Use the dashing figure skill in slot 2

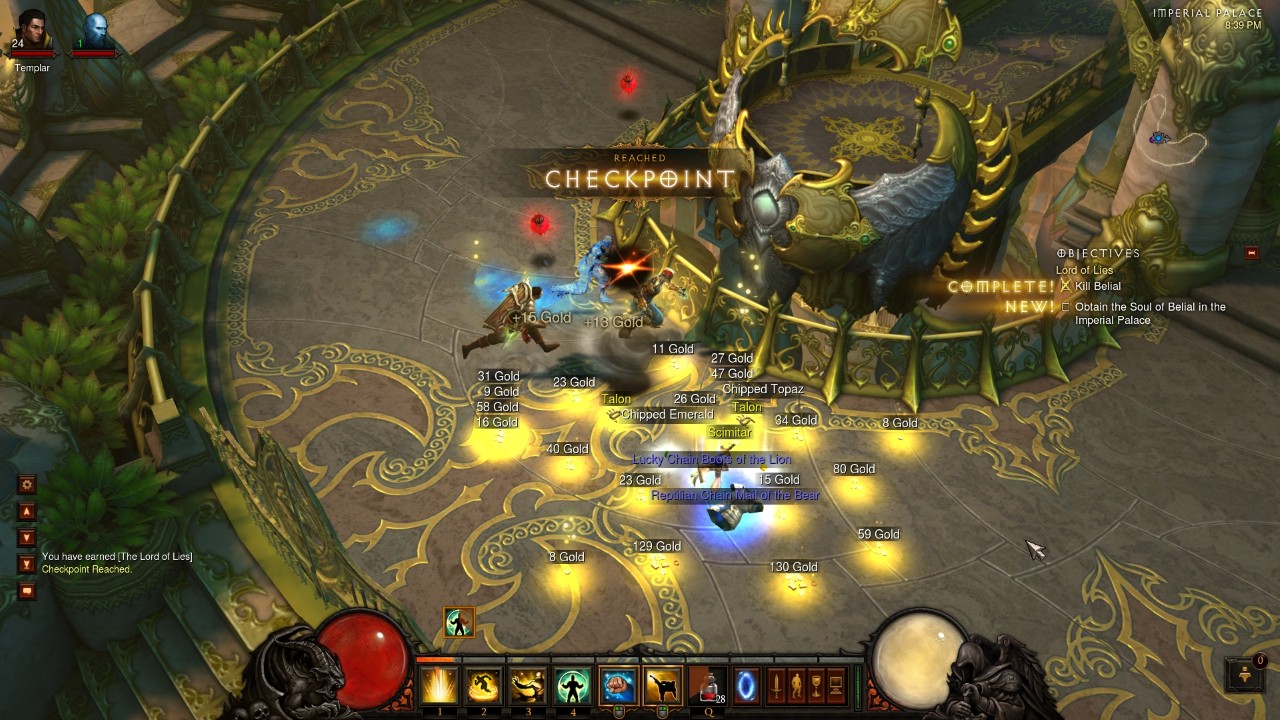[x=484, y=686]
